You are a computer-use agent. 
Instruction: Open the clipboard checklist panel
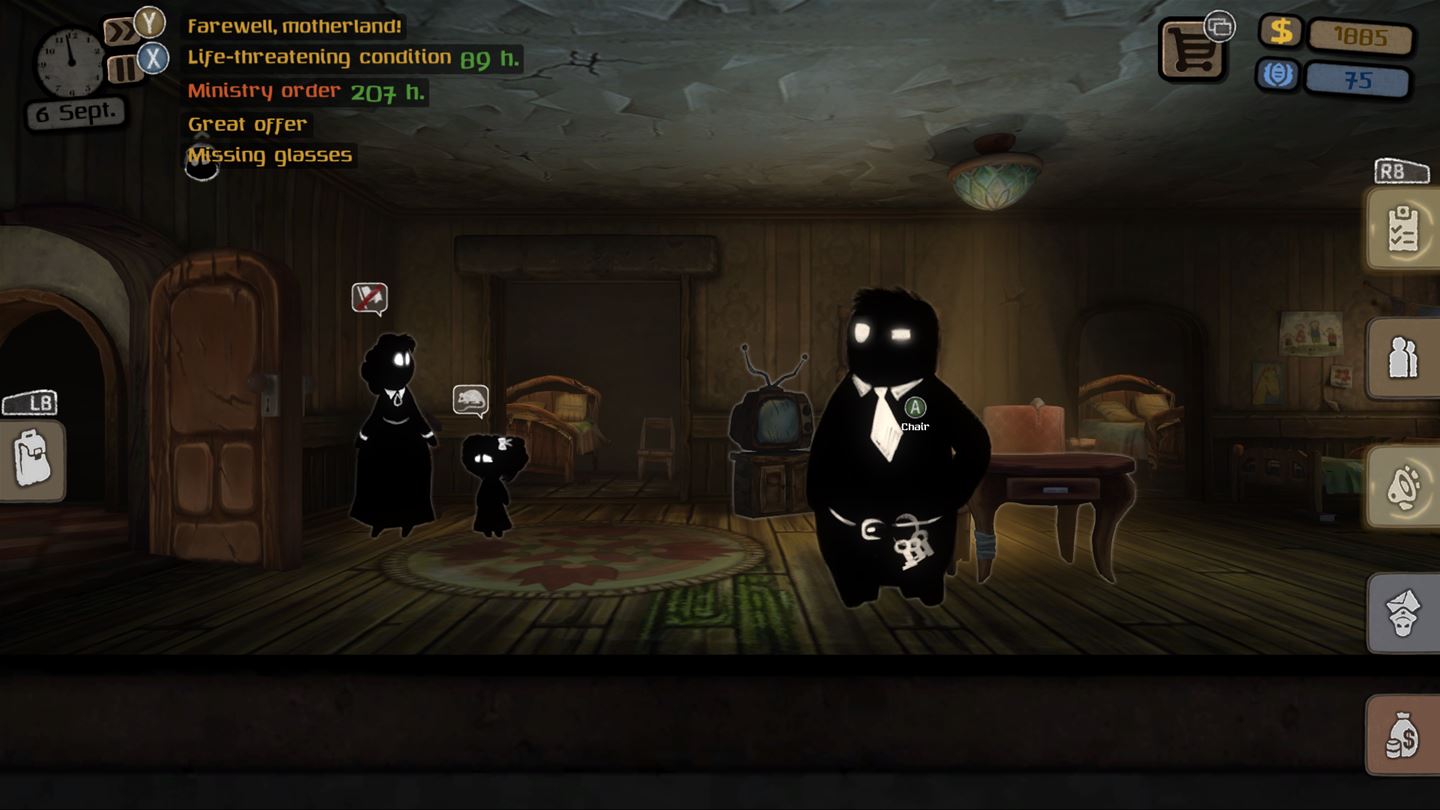click(1403, 229)
